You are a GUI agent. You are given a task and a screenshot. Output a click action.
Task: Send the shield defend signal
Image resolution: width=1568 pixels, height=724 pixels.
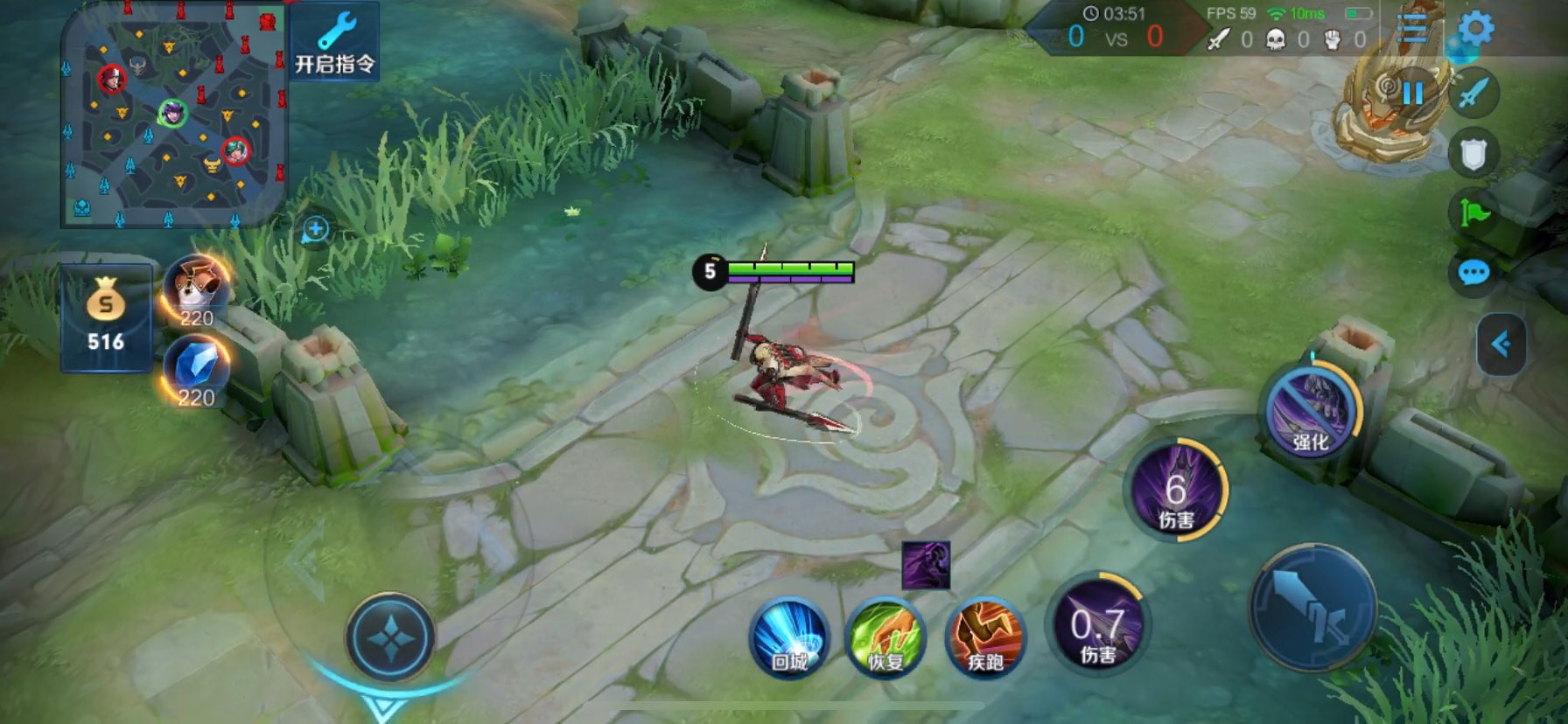tap(1474, 154)
